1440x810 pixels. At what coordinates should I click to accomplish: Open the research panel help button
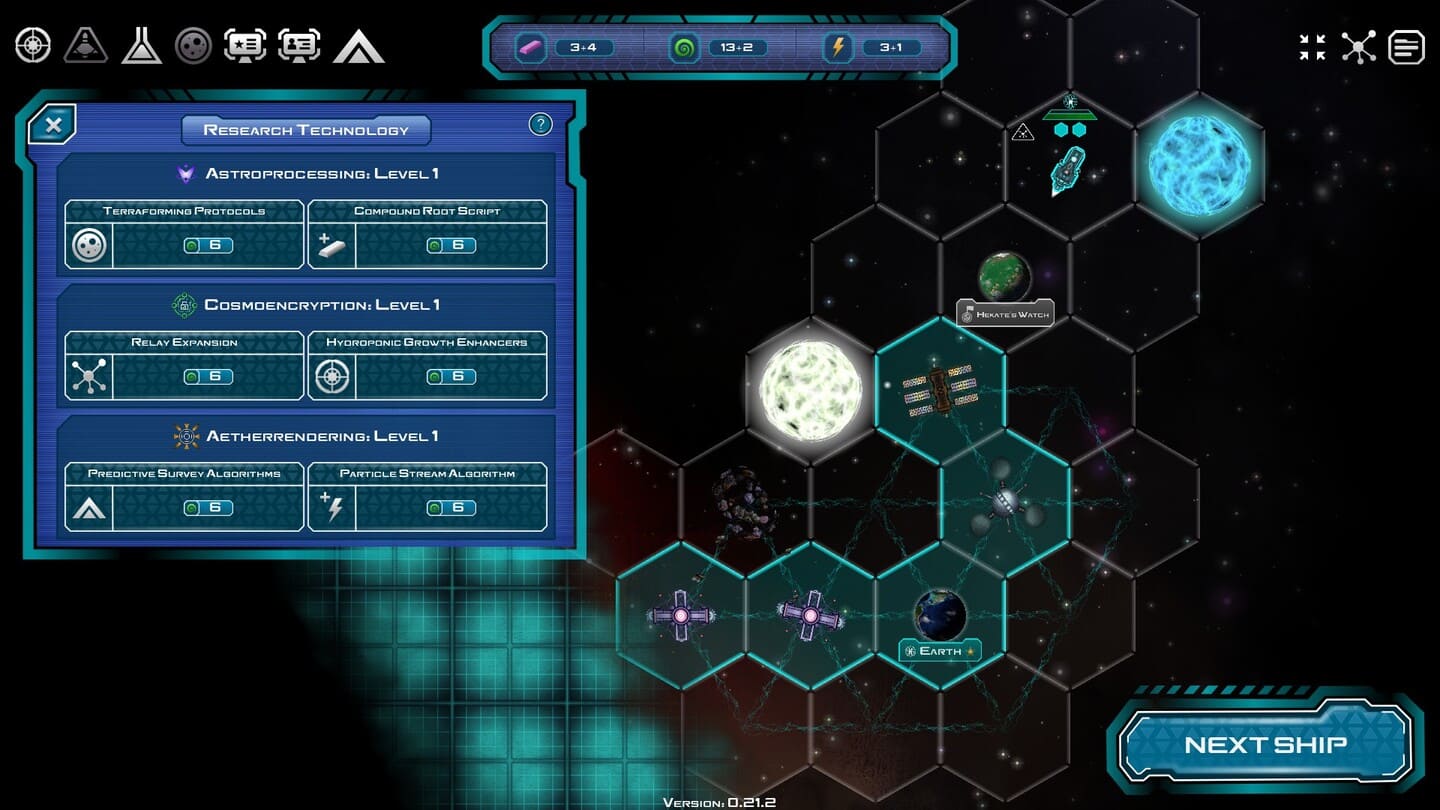tap(540, 124)
